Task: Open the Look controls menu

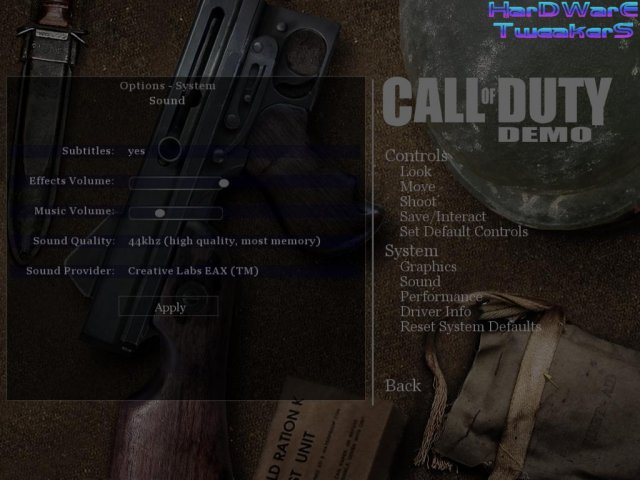Action: point(415,172)
